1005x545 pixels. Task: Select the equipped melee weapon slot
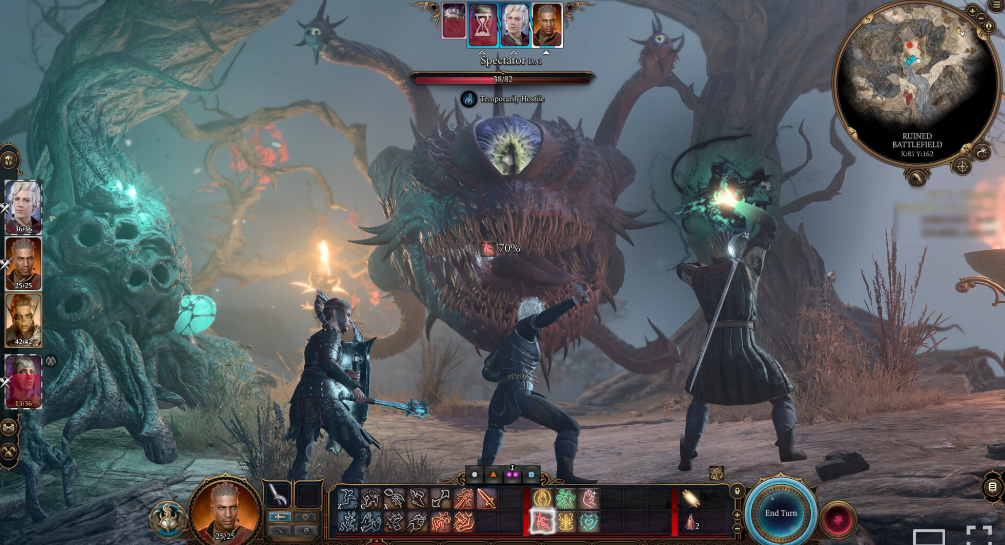coord(277,495)
